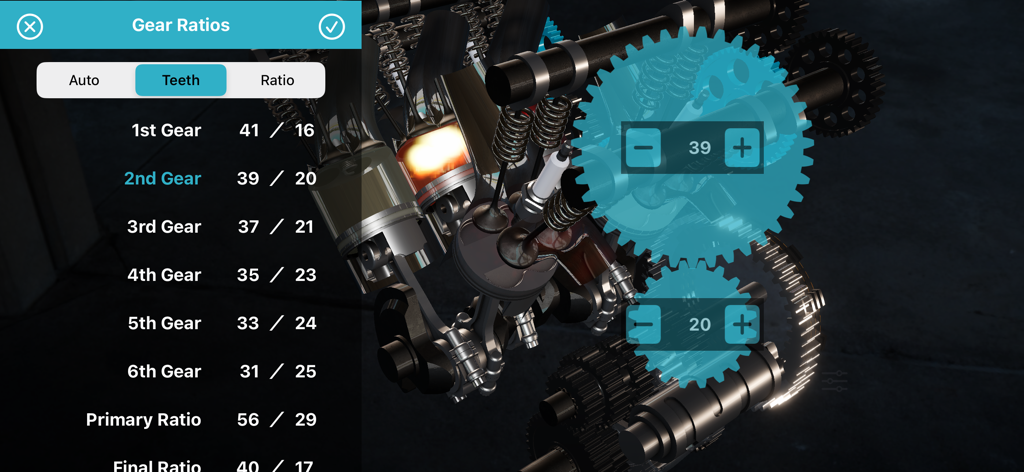Switch to the Auto tab

84,80
